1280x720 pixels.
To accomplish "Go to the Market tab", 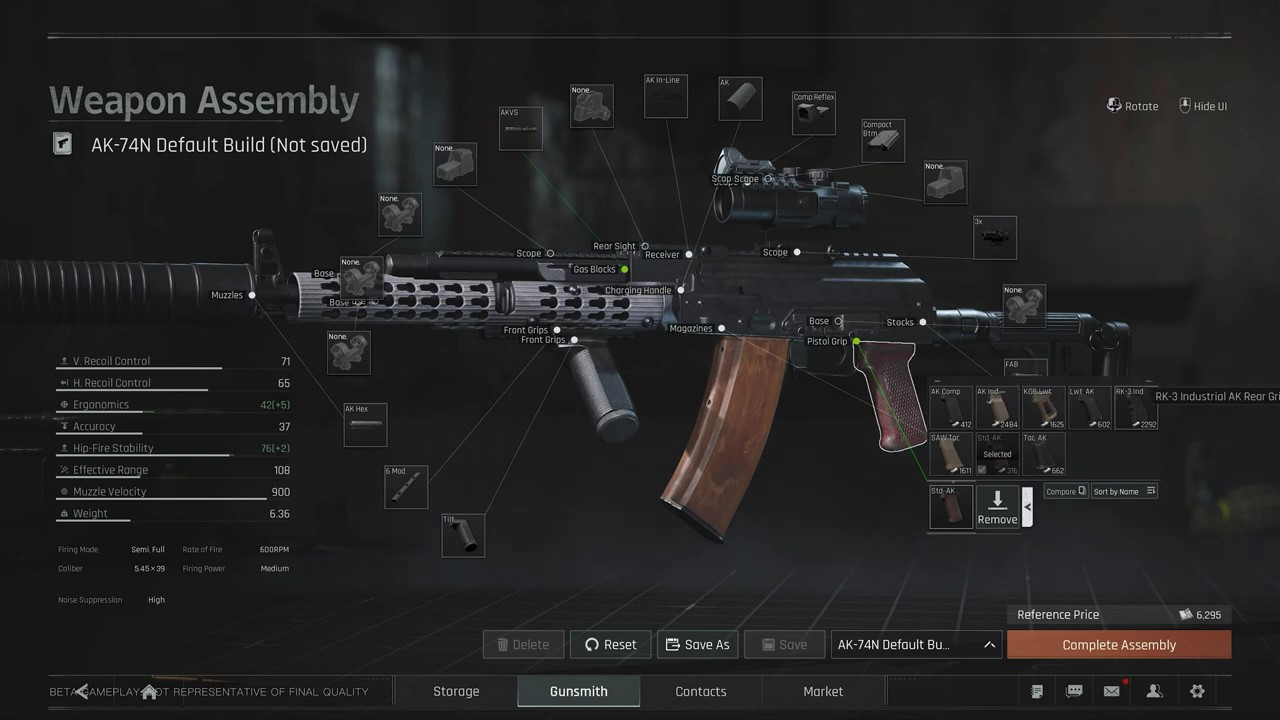I will click(823, 691).
